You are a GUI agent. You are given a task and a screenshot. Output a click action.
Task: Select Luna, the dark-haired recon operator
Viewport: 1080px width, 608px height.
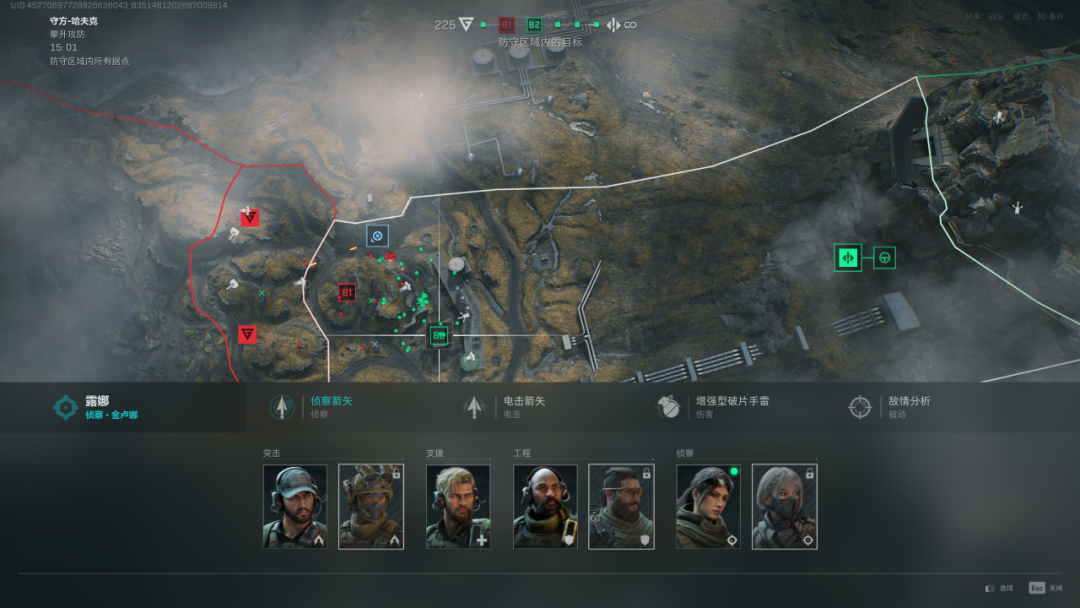click(709, 506)
